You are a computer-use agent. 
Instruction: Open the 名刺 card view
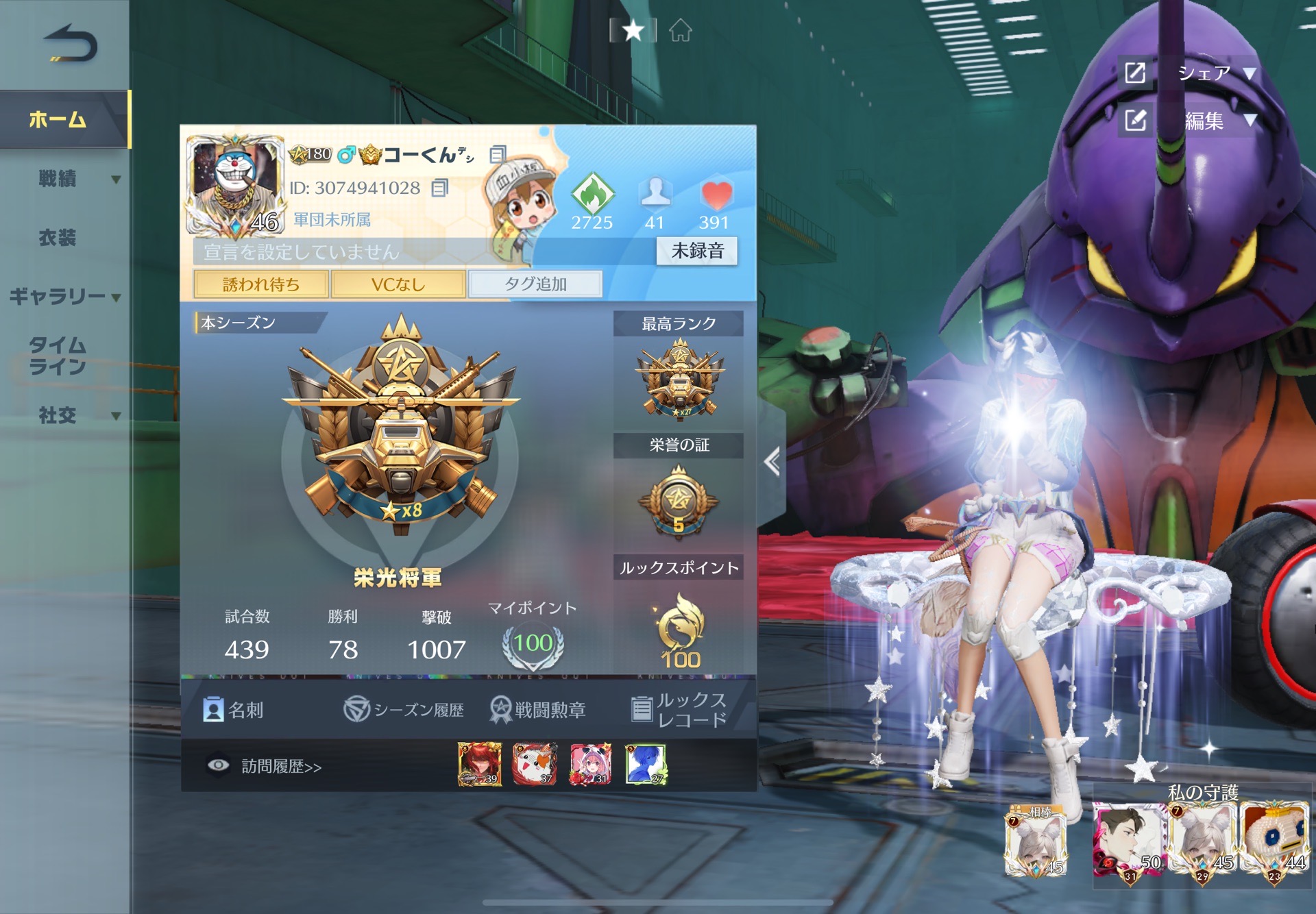click(x=234, y=710)
